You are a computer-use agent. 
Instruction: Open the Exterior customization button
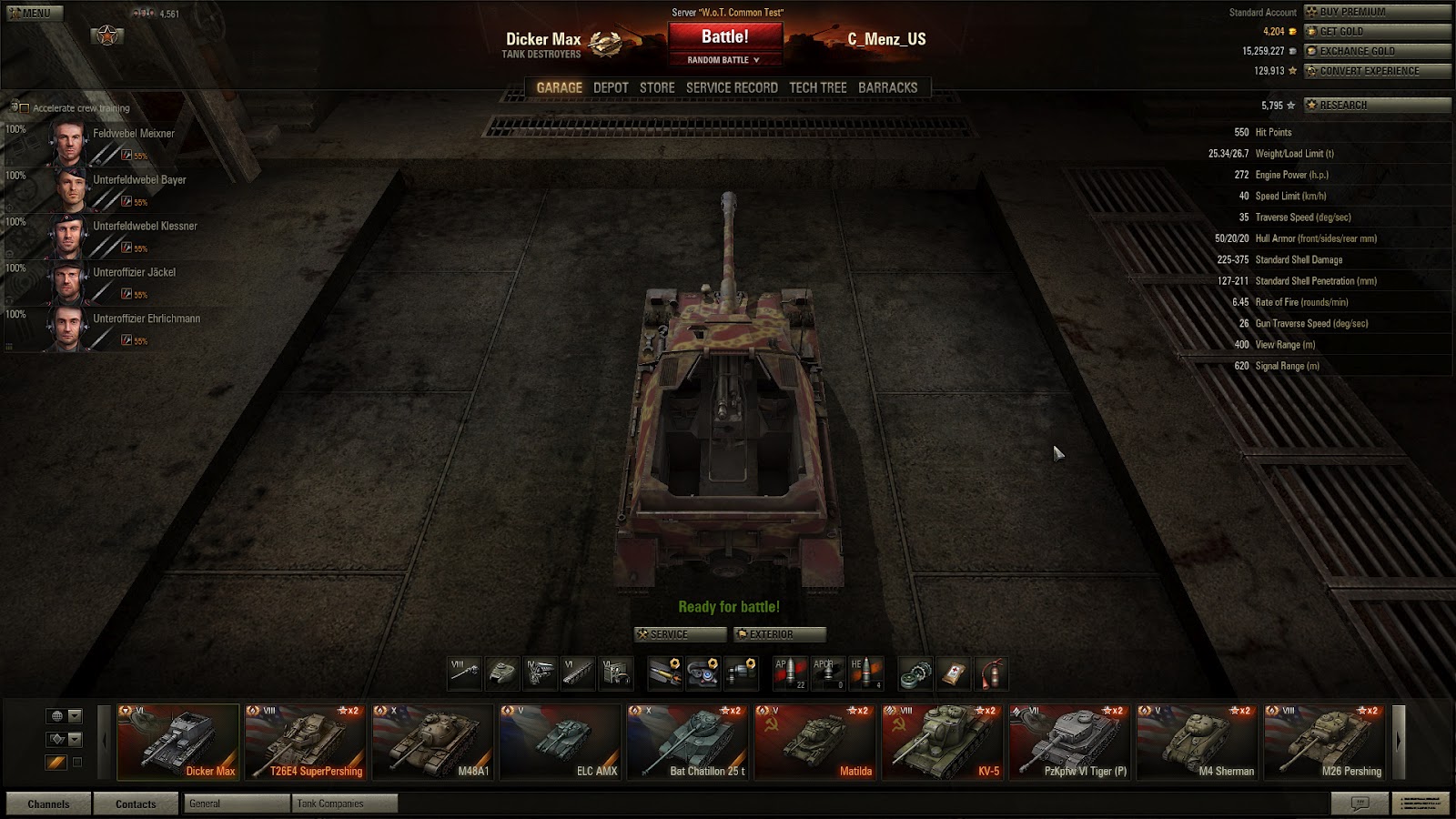coord(780,634)
